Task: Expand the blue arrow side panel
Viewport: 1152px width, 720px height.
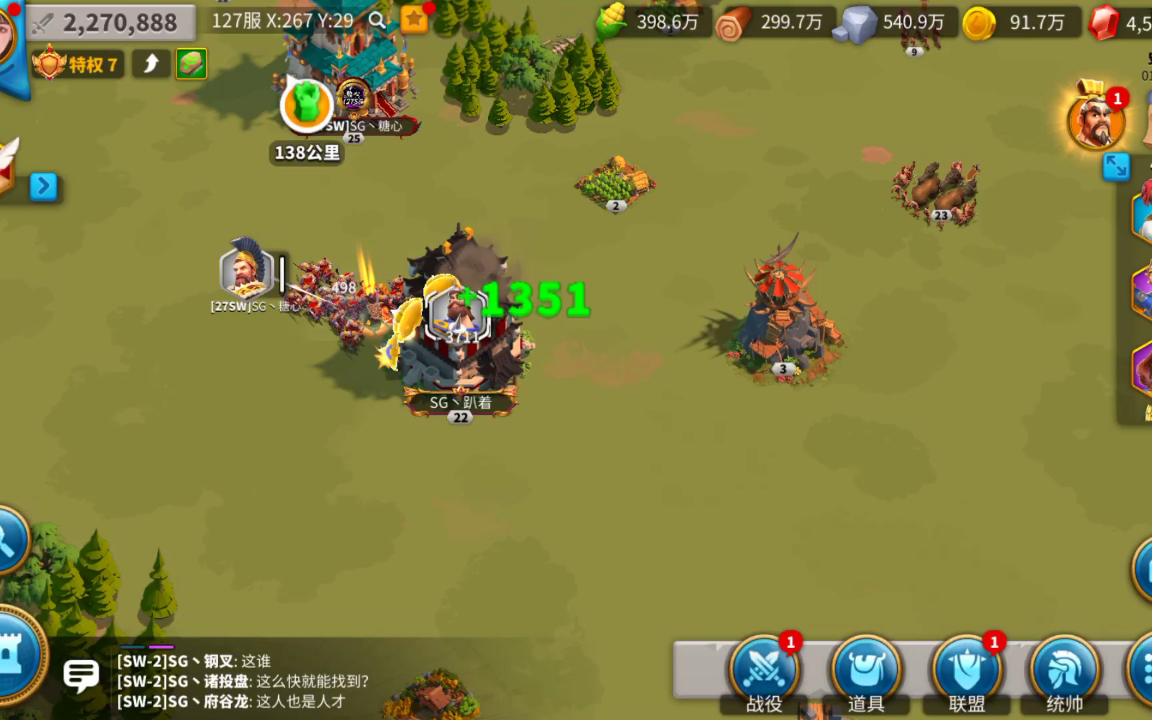Action: click(43, 187)
